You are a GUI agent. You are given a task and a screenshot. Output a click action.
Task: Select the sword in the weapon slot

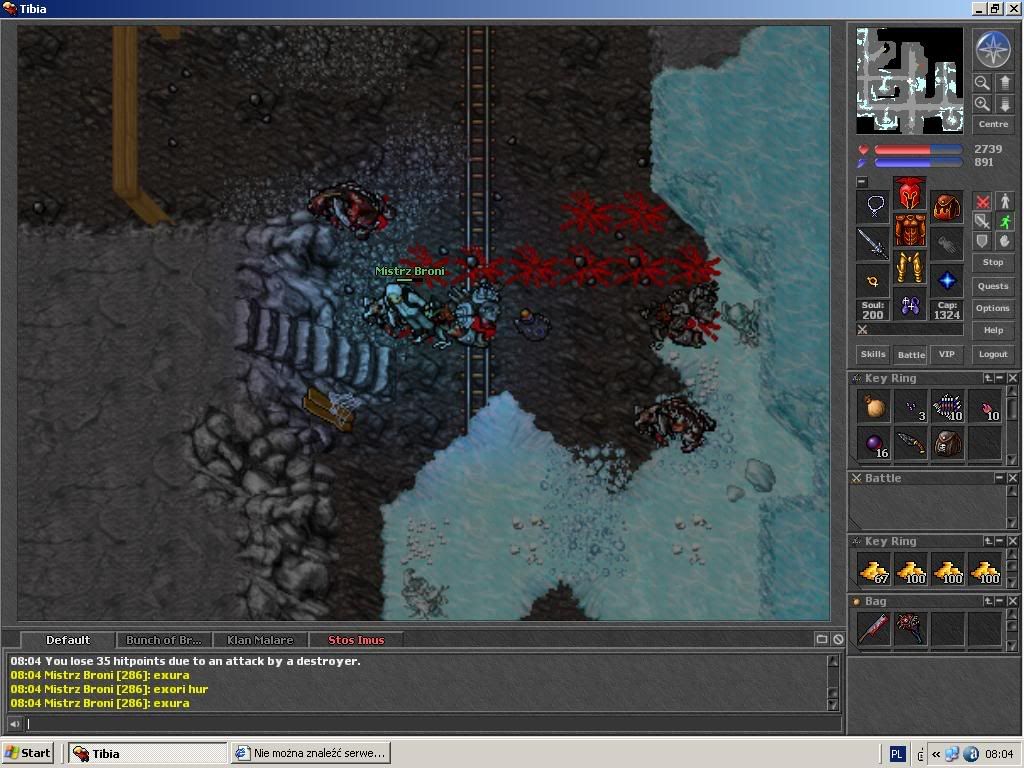pyautogui.click(x=873, y=243)
